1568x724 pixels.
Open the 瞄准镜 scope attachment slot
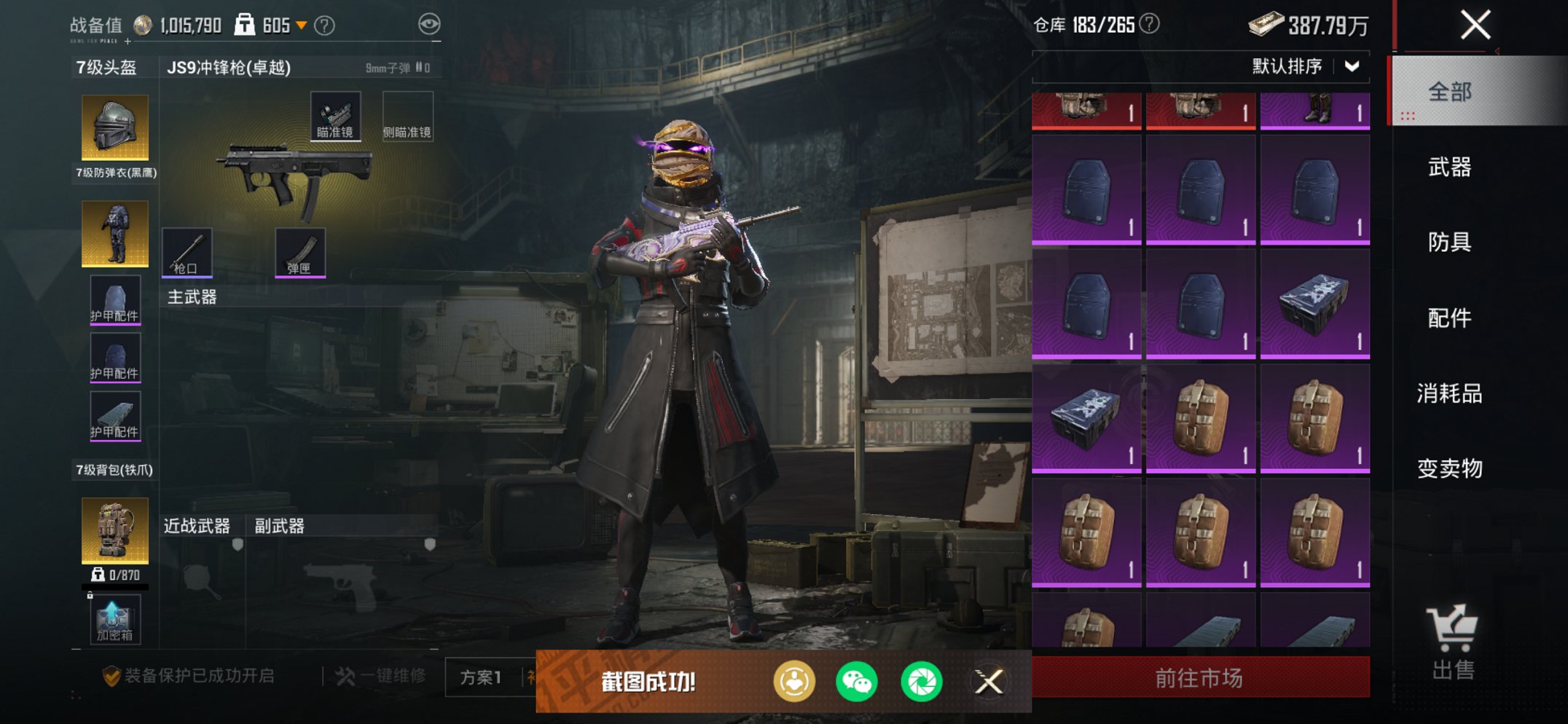335,116
